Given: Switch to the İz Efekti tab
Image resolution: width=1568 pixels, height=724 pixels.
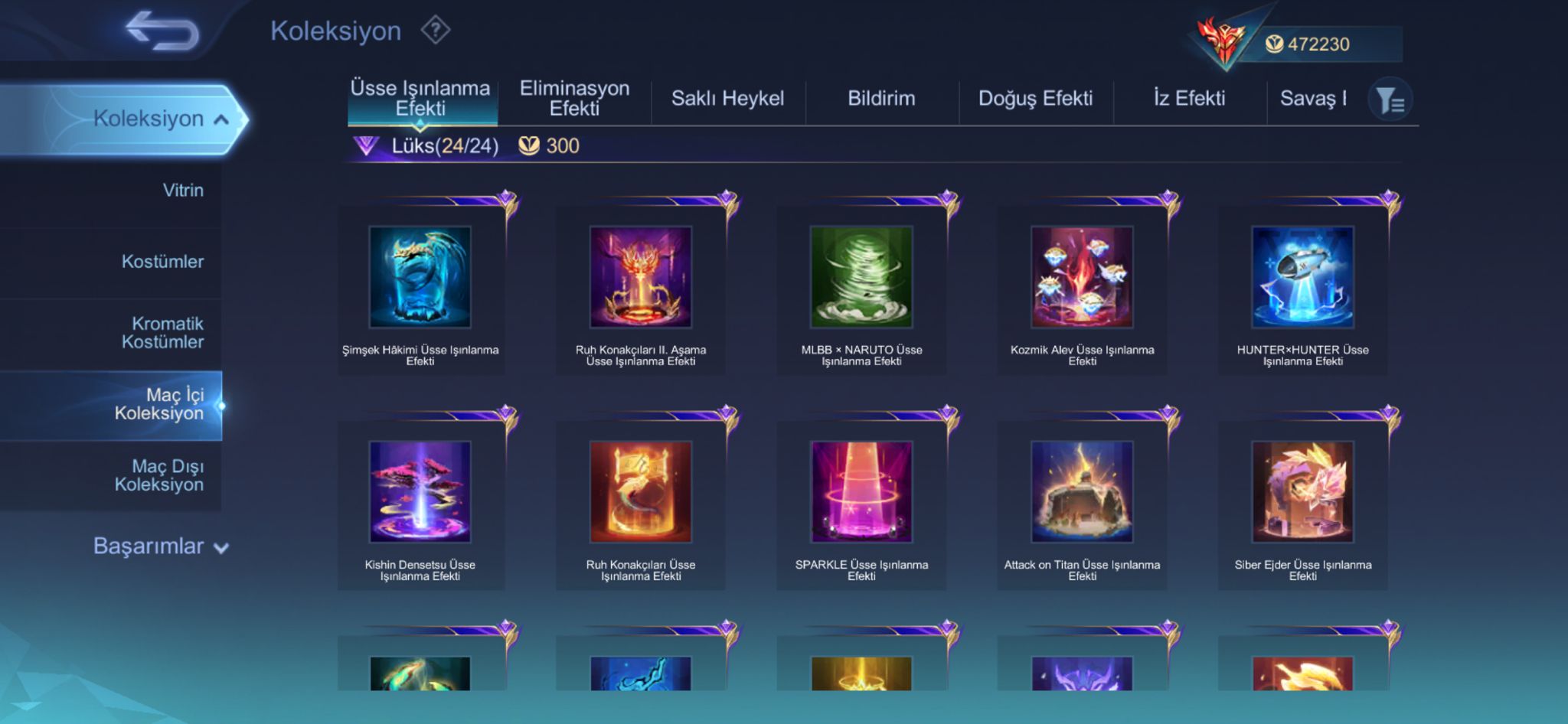Looking at the screenshot, I should (1189, 99).
